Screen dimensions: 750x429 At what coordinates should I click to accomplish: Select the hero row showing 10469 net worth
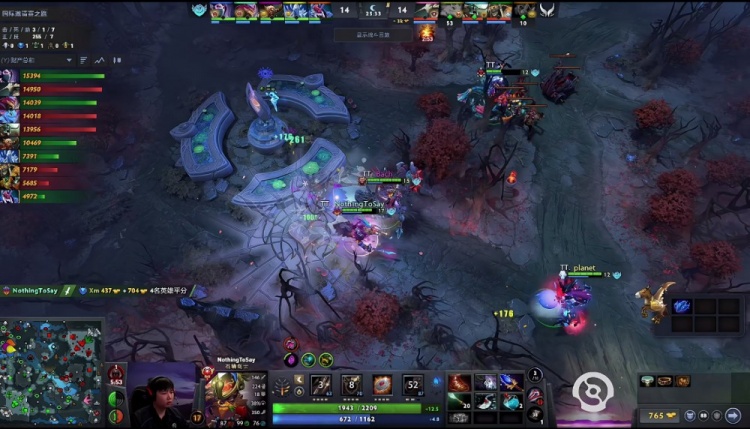(8, 144)
